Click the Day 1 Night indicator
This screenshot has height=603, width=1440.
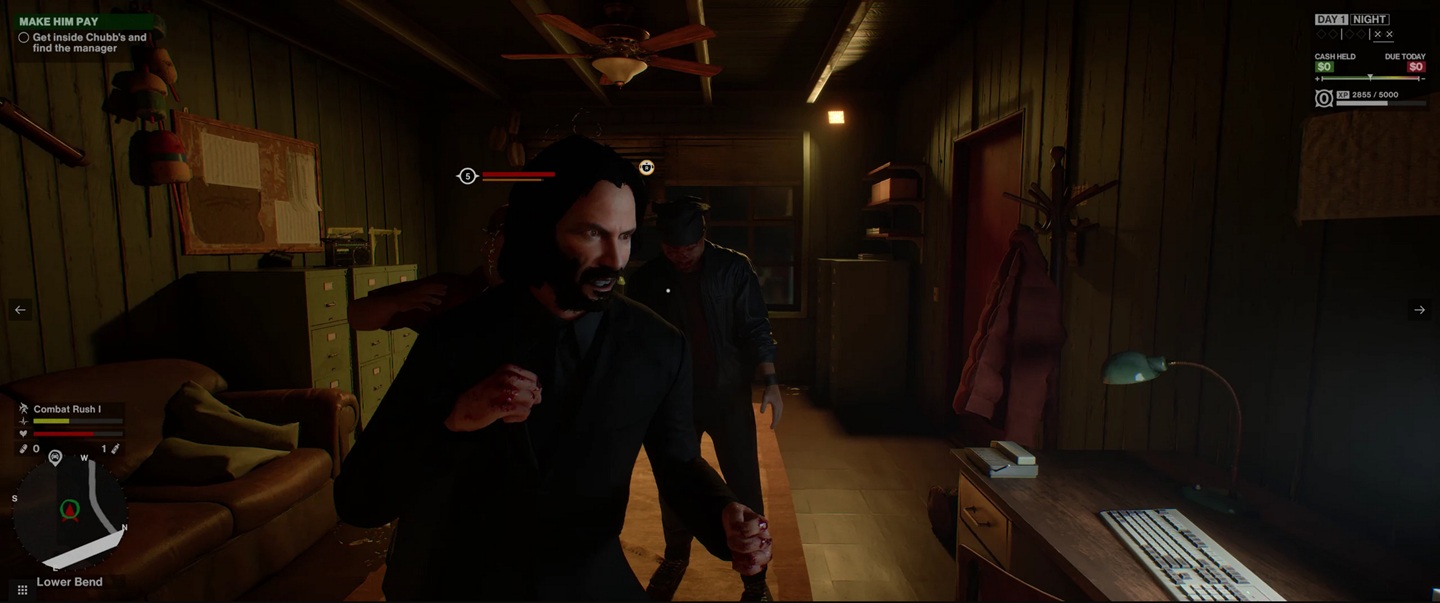coord(1352,19)
